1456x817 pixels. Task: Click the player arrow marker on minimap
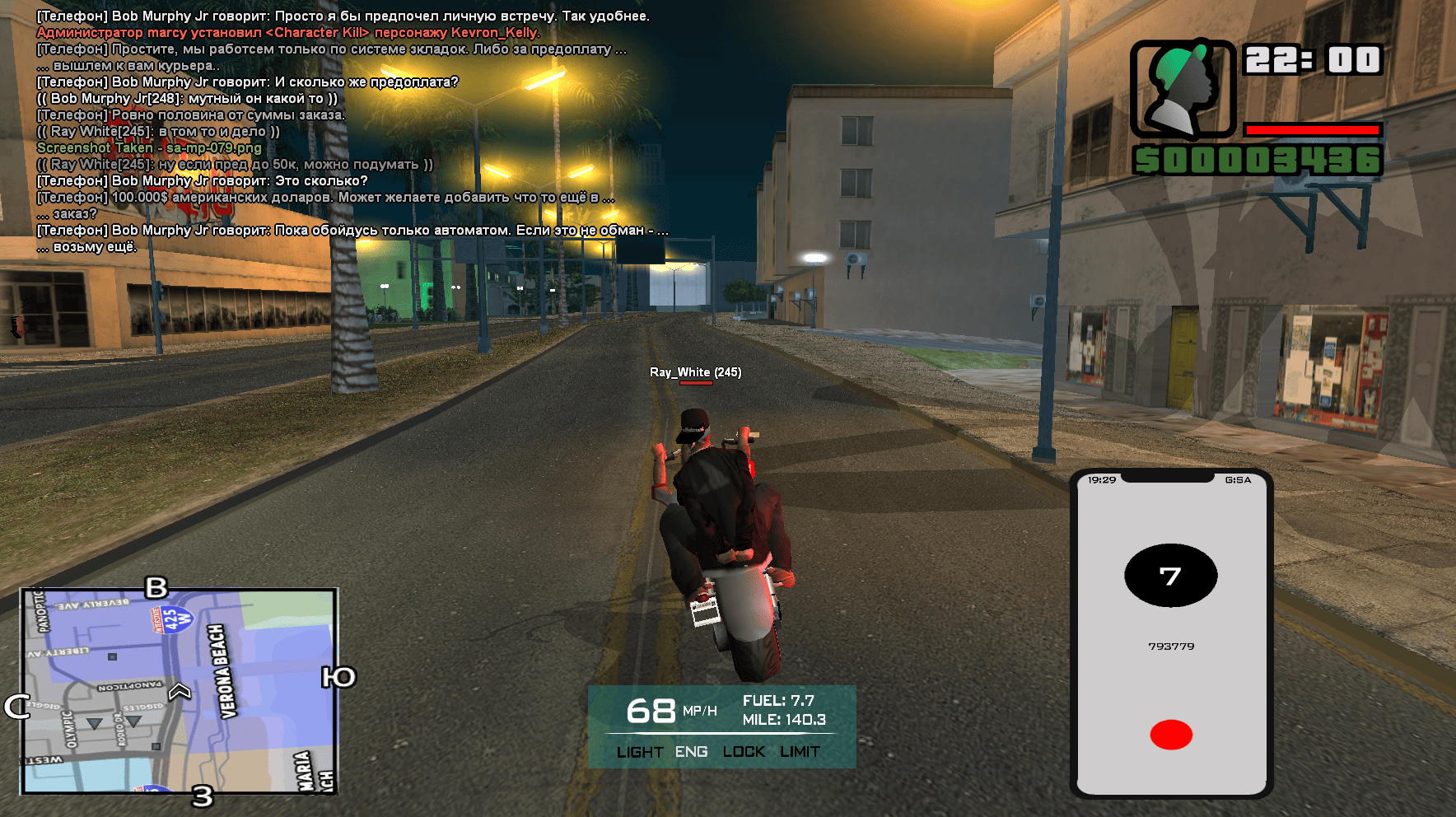tap(180, 691)
